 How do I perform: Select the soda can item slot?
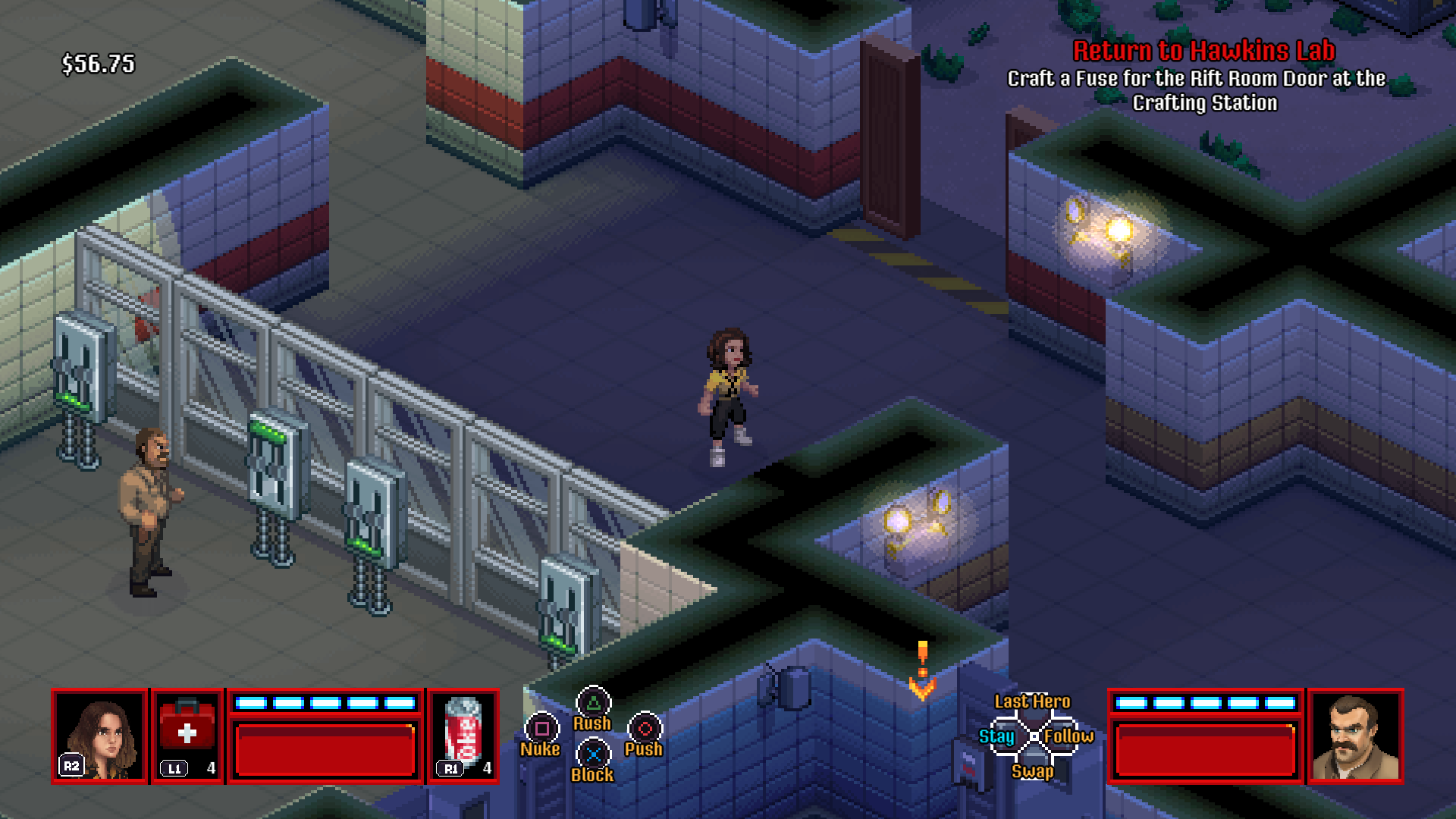tap(463, 735)
